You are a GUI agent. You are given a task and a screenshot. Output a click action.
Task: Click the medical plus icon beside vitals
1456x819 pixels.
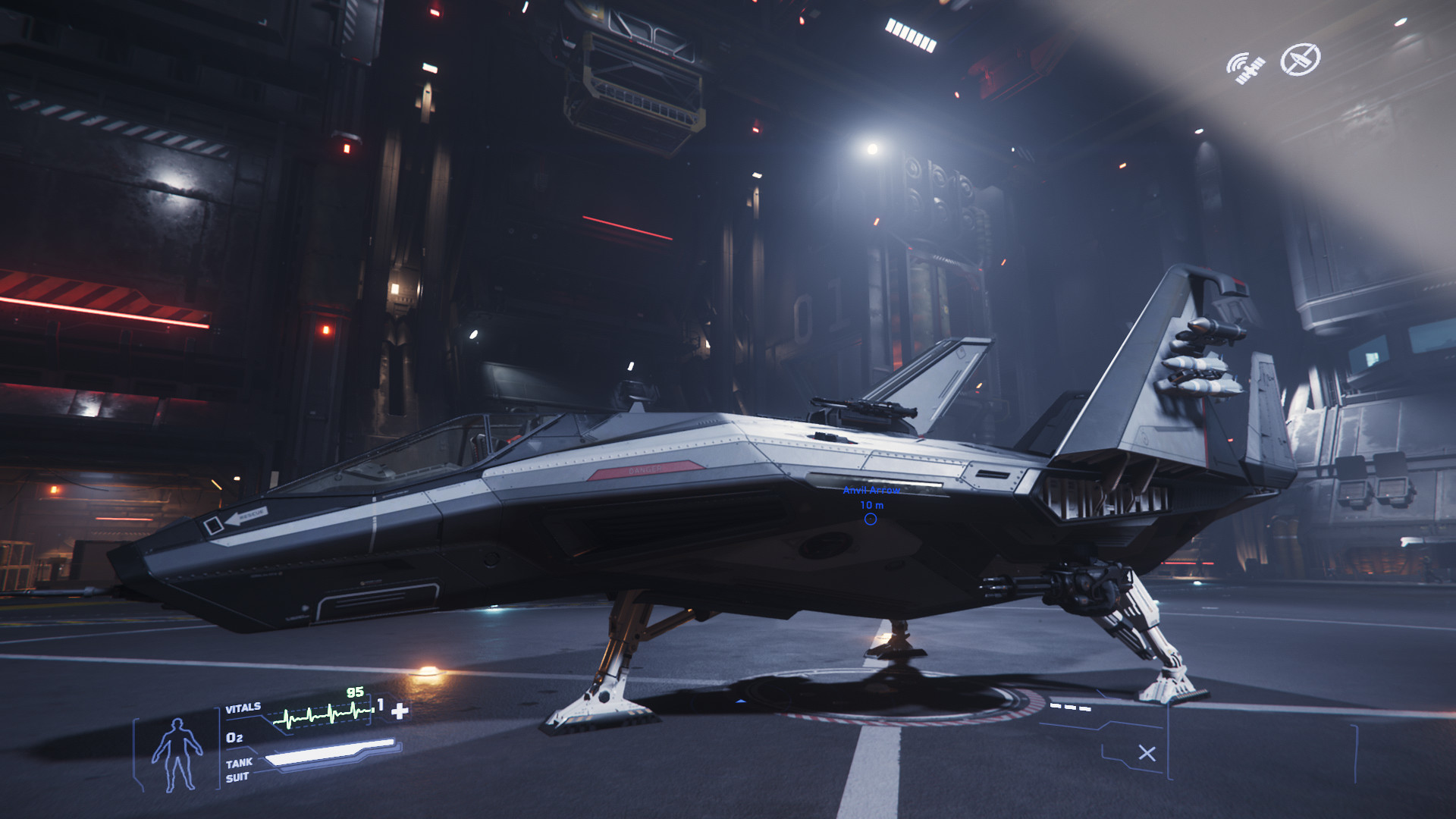coord(400,710)
